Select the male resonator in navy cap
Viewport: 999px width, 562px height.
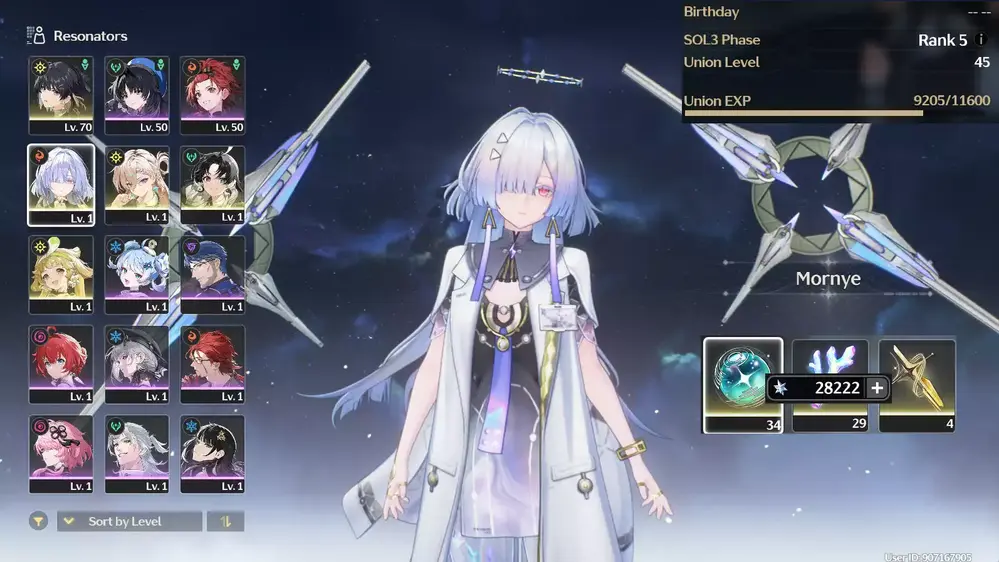[x=212, y=275]
